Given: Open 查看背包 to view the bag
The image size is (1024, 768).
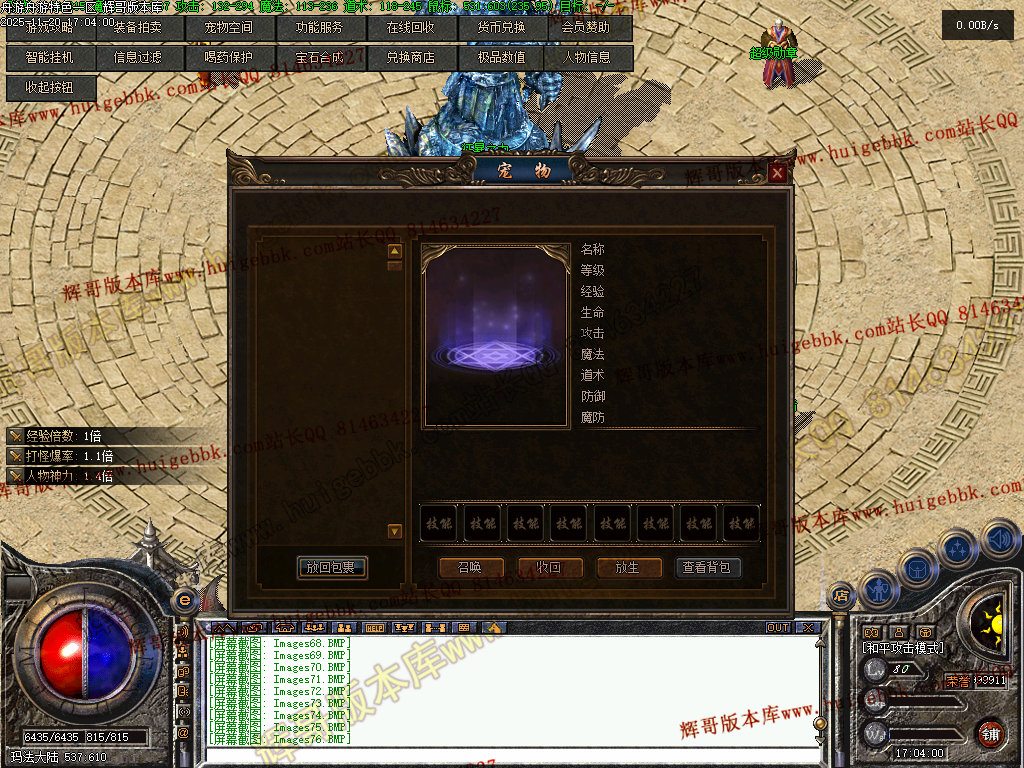Looking at the screenshot, I should point(708,568).
